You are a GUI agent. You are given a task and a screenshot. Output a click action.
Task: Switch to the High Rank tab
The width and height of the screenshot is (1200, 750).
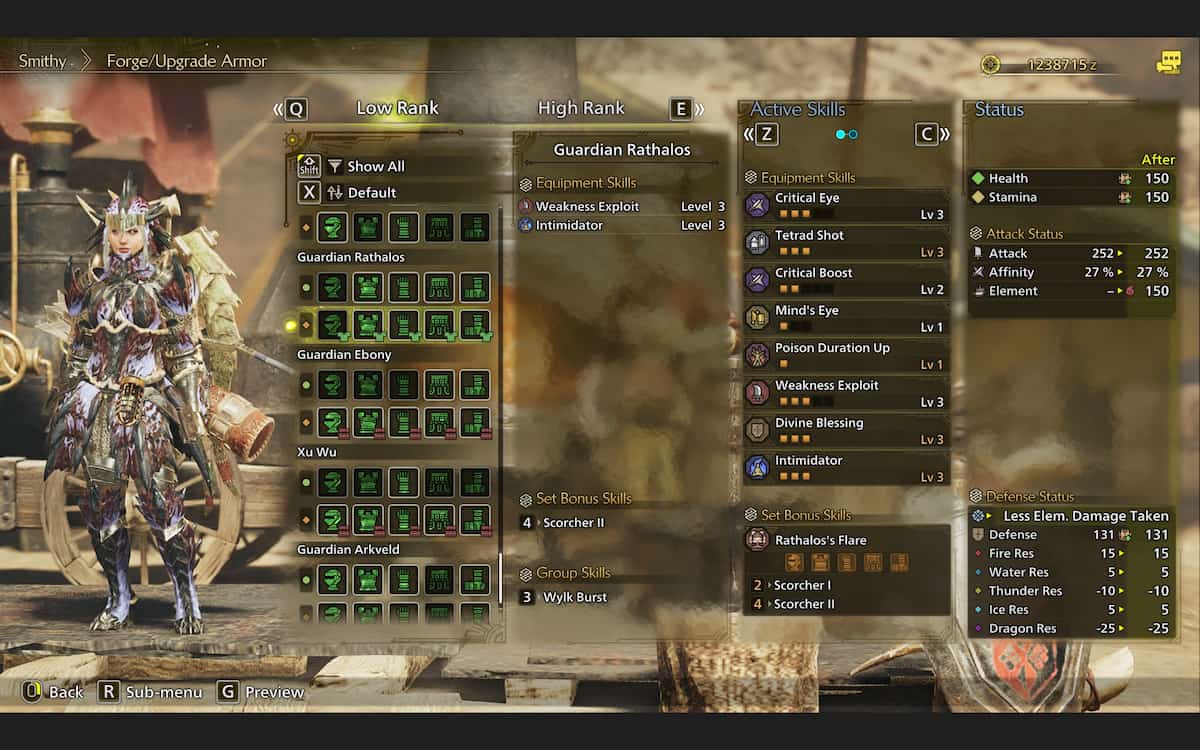point(581,108)
